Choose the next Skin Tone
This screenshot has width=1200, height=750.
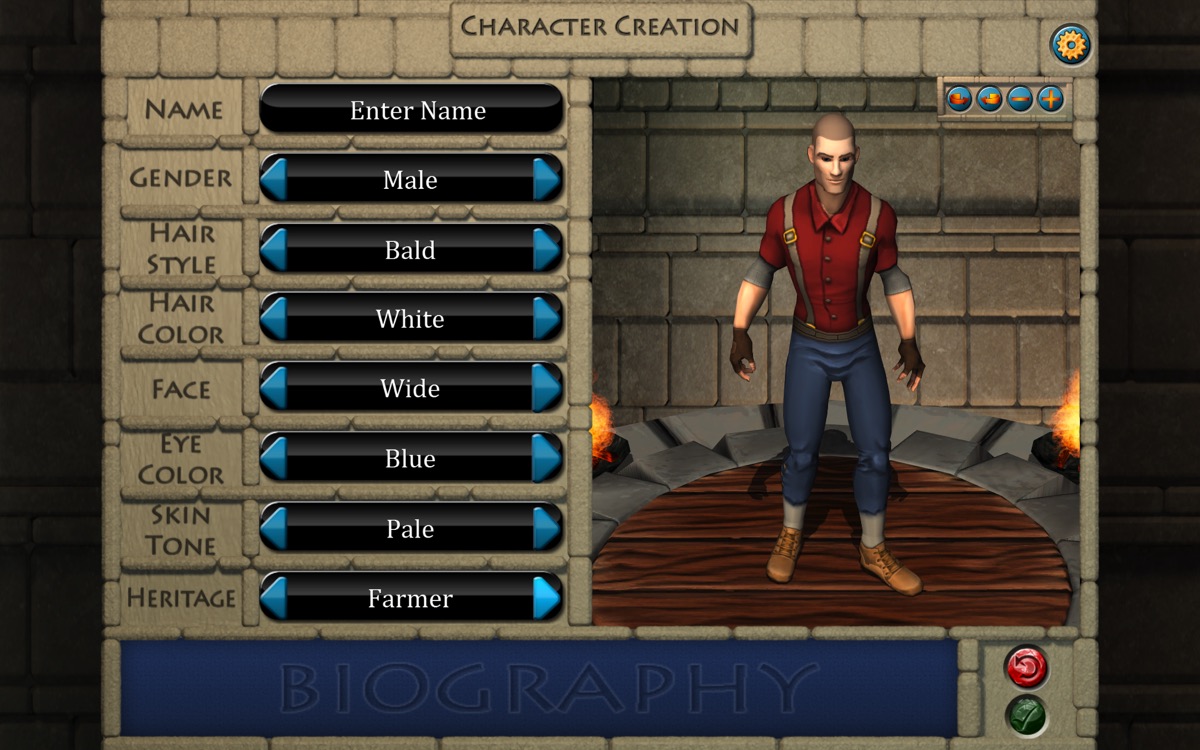(x=546, y=528)
